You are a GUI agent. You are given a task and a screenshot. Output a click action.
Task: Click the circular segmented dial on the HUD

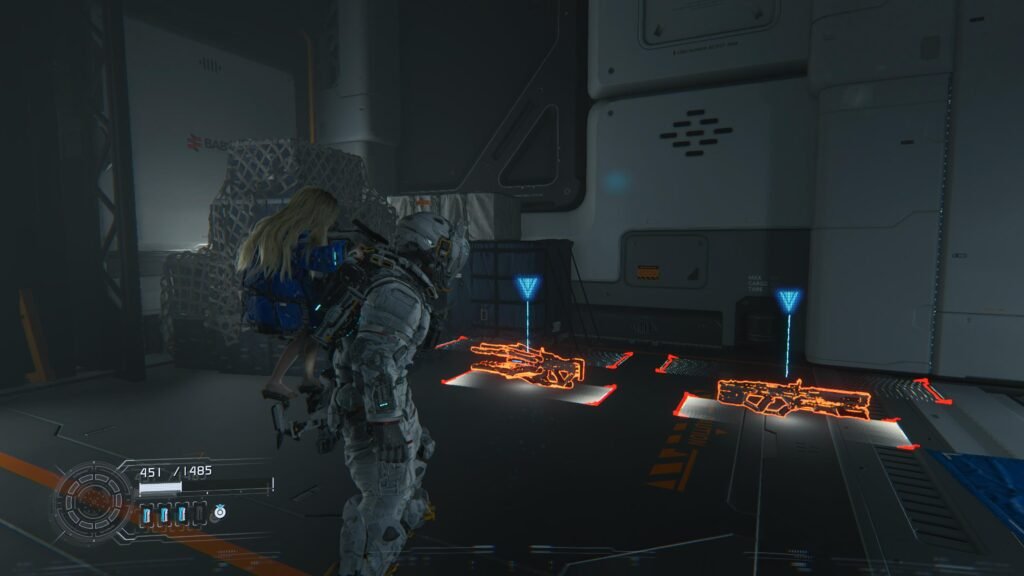93,499
